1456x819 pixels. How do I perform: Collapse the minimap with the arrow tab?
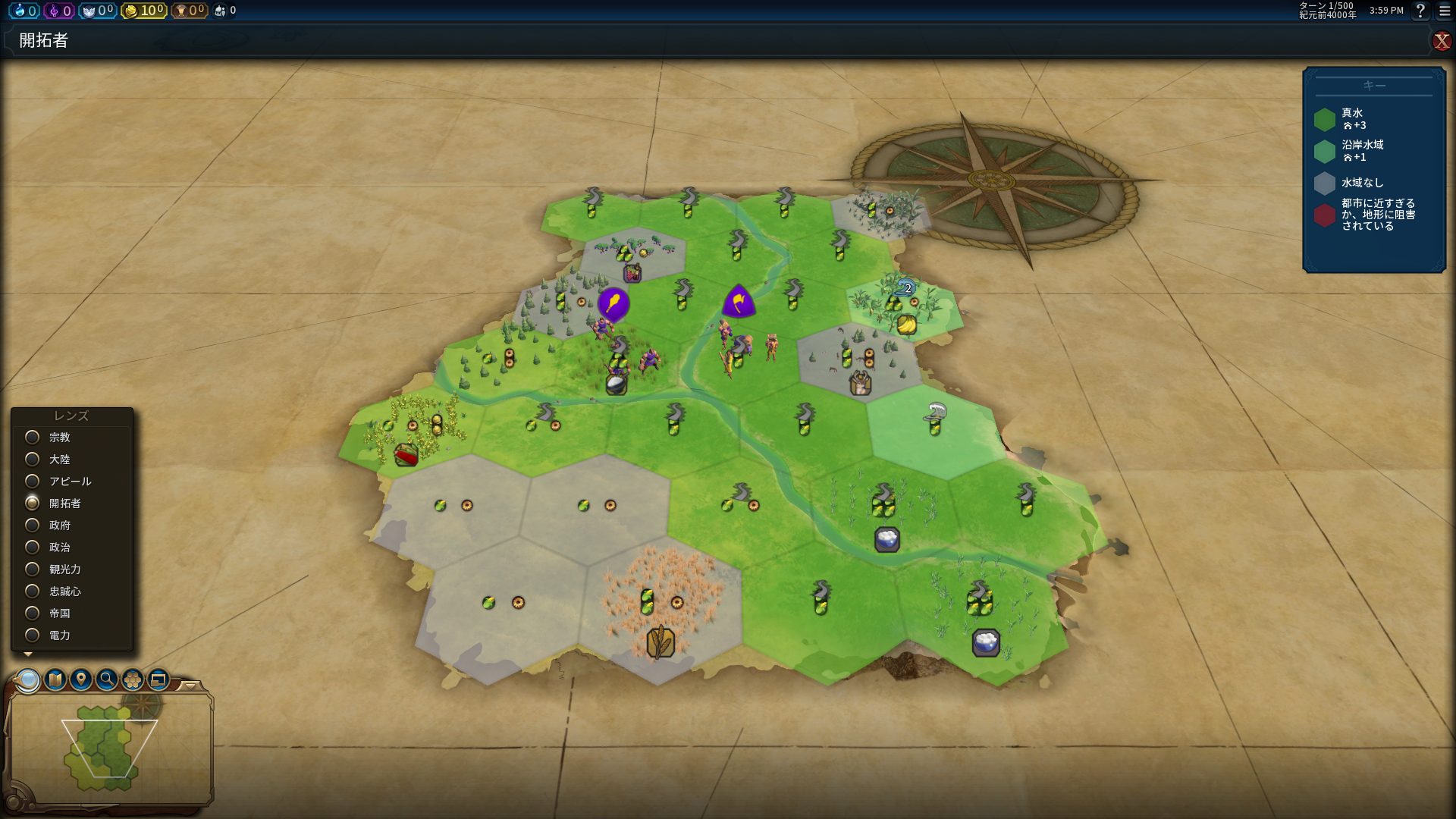191,686
